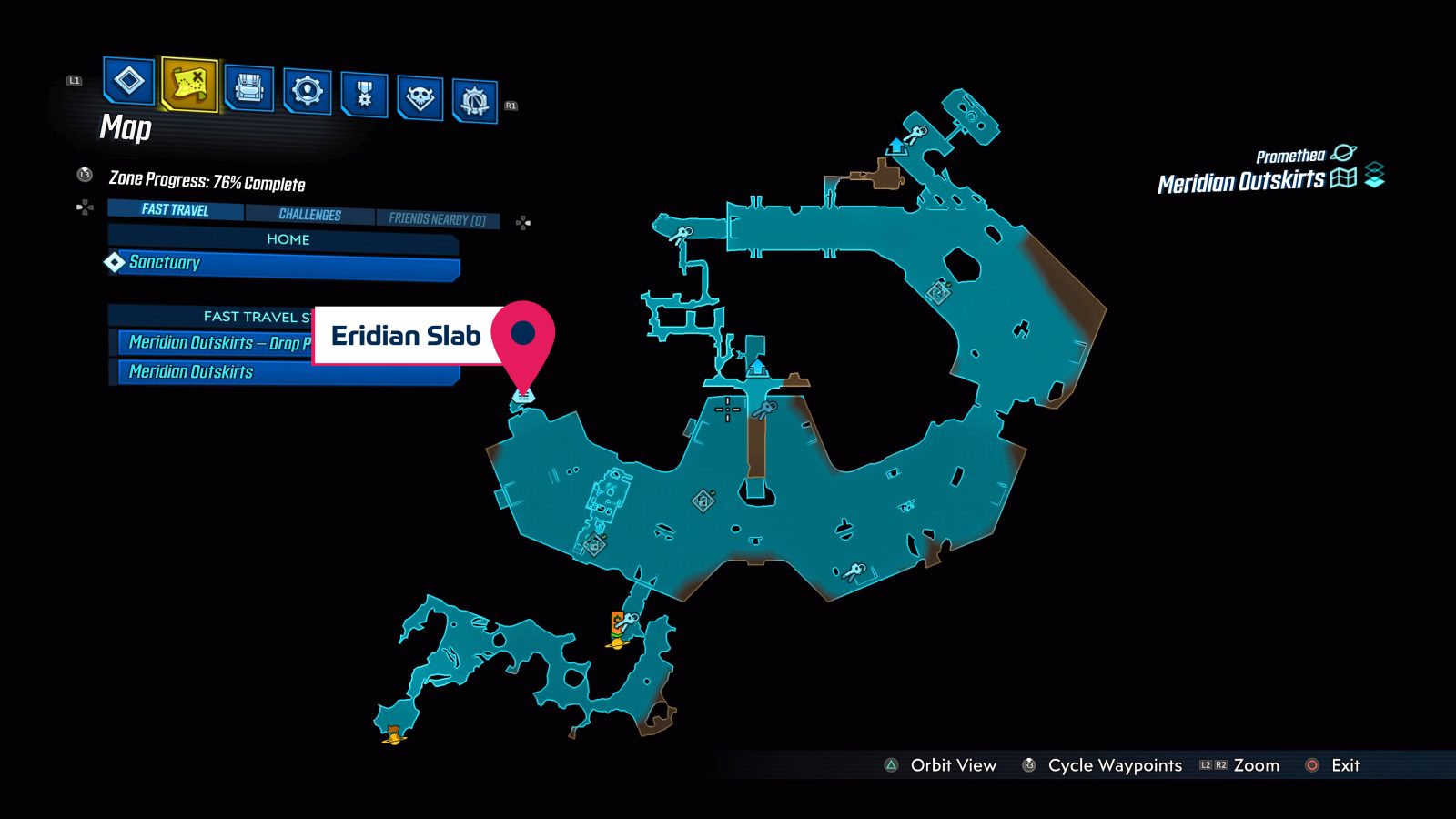Open the Friends Nearby tab

tap(438, 218)
